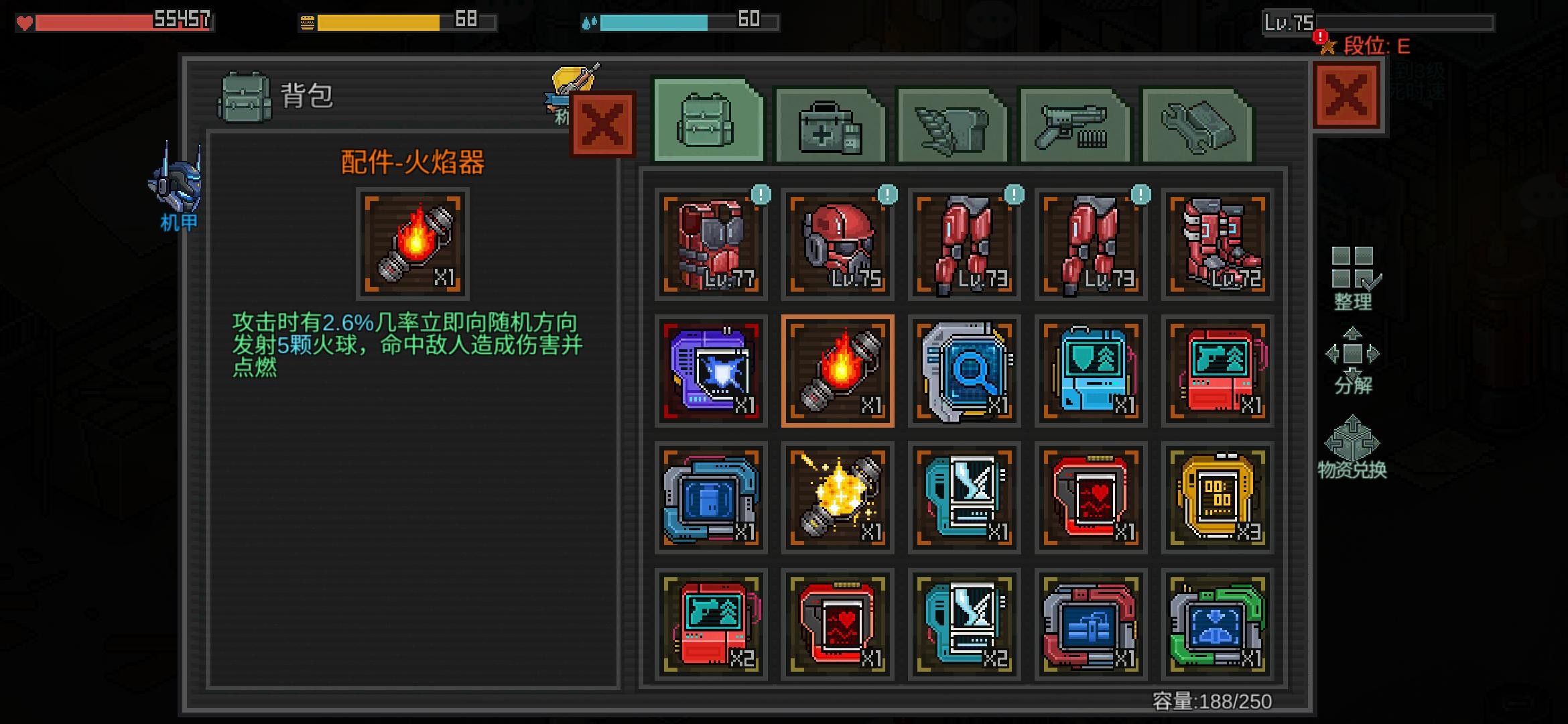Choose the yellow chip with X3 count
Viewport: 1568px width, 724px height.
point(1218,497)
